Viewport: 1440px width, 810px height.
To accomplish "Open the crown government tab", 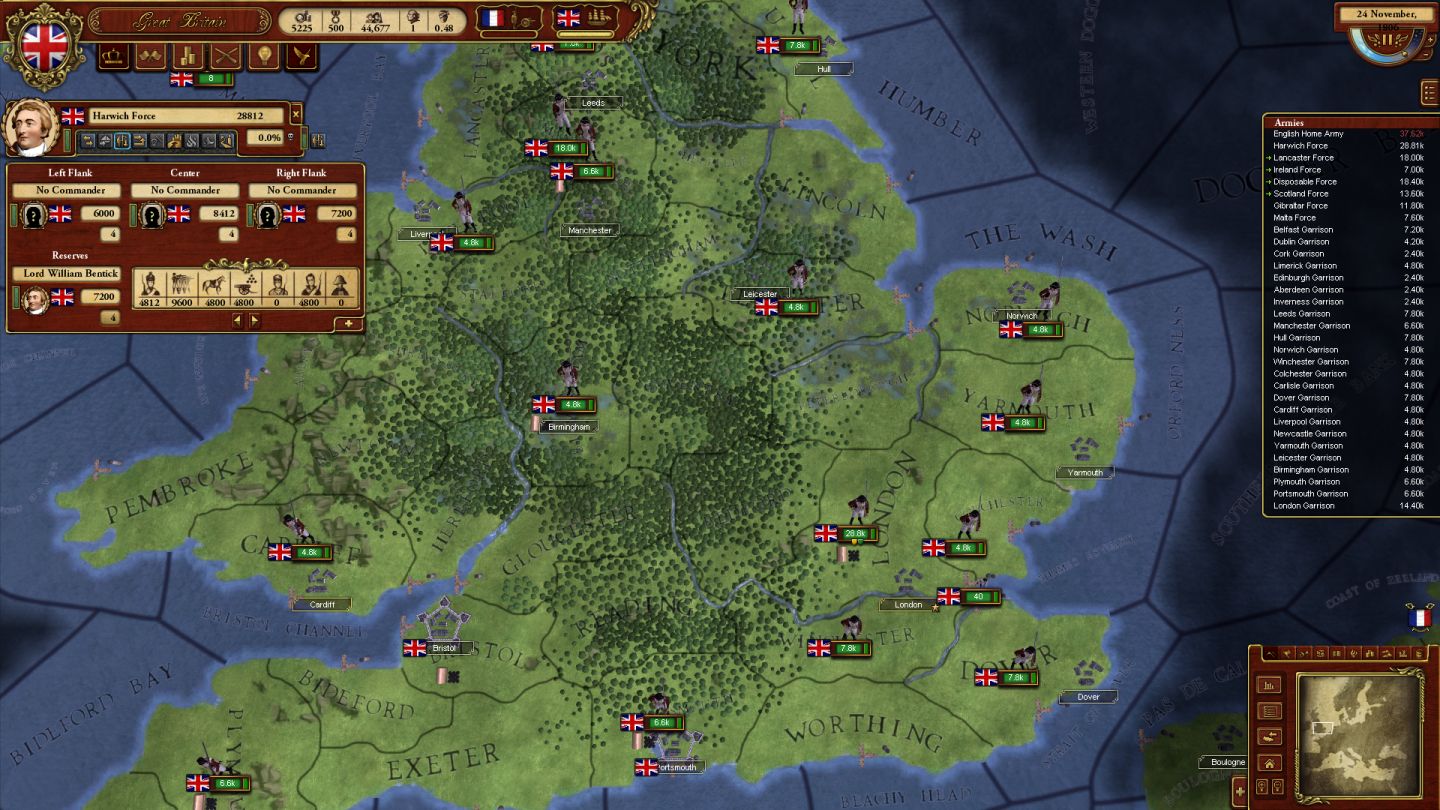I will point(113,56).
